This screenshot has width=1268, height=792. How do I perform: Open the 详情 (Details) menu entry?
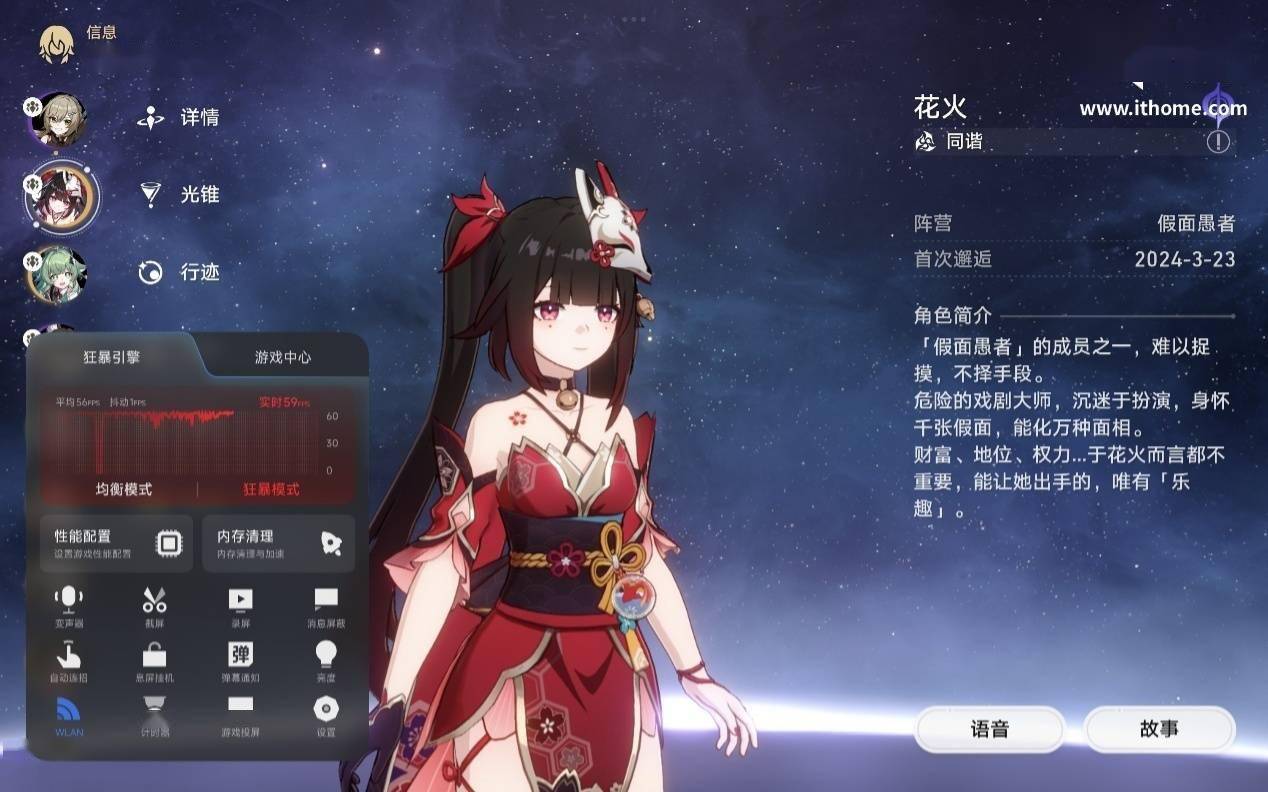click(x=180, y=118)
